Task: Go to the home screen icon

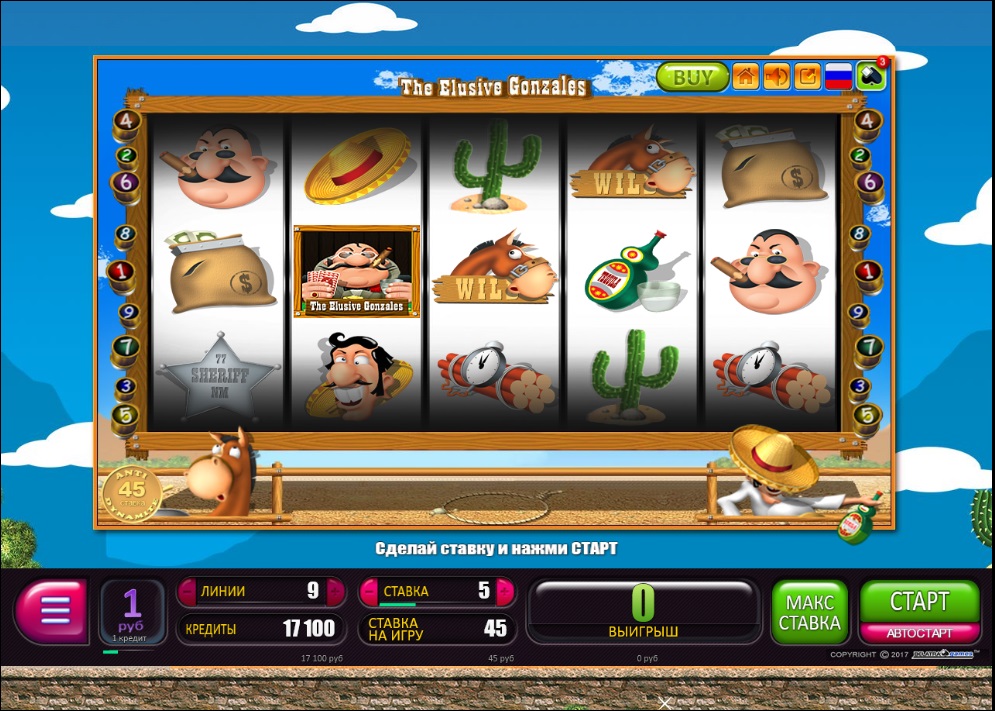Action: 745,77
